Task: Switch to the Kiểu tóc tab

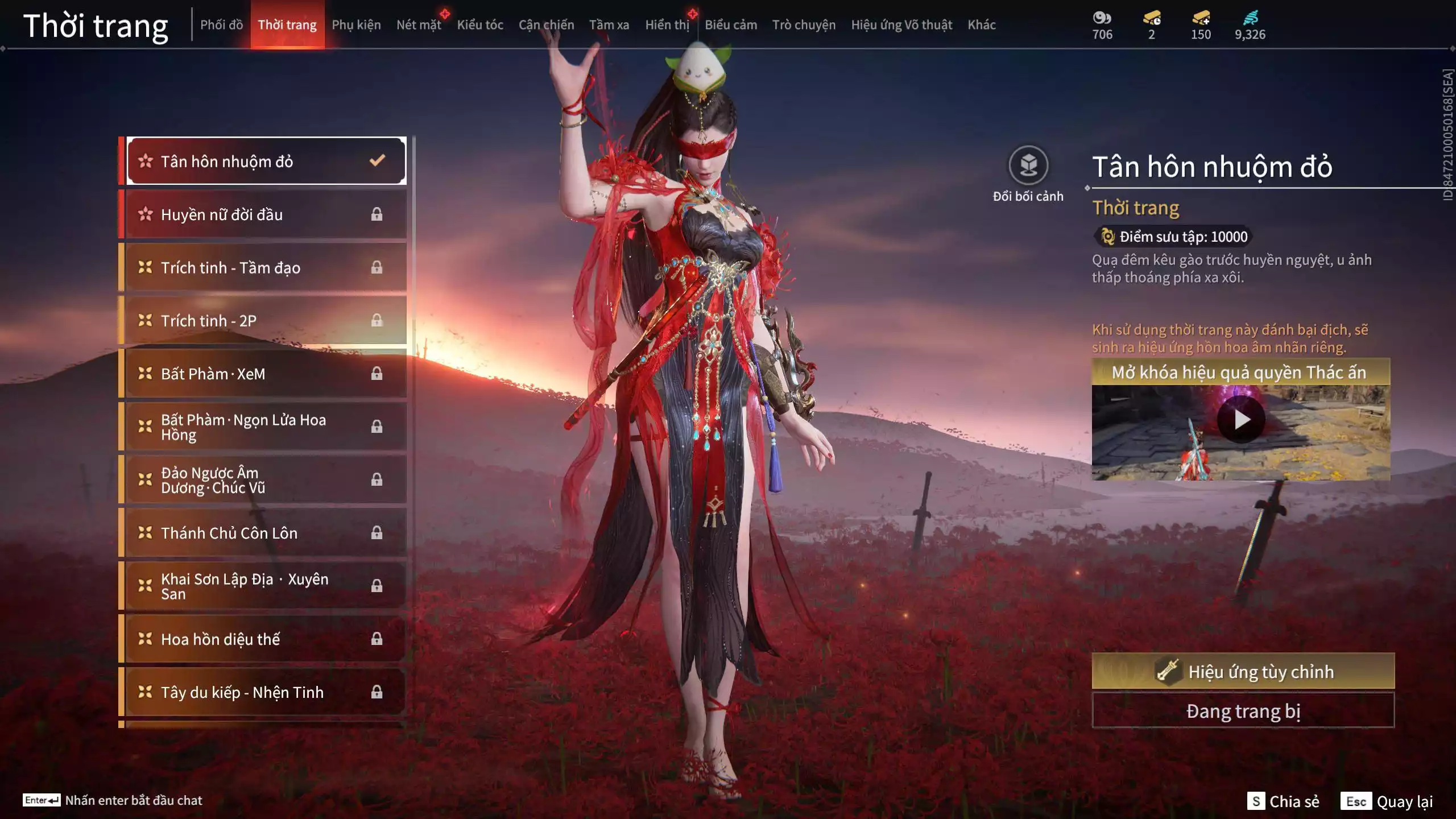Action: pos(480,25)
